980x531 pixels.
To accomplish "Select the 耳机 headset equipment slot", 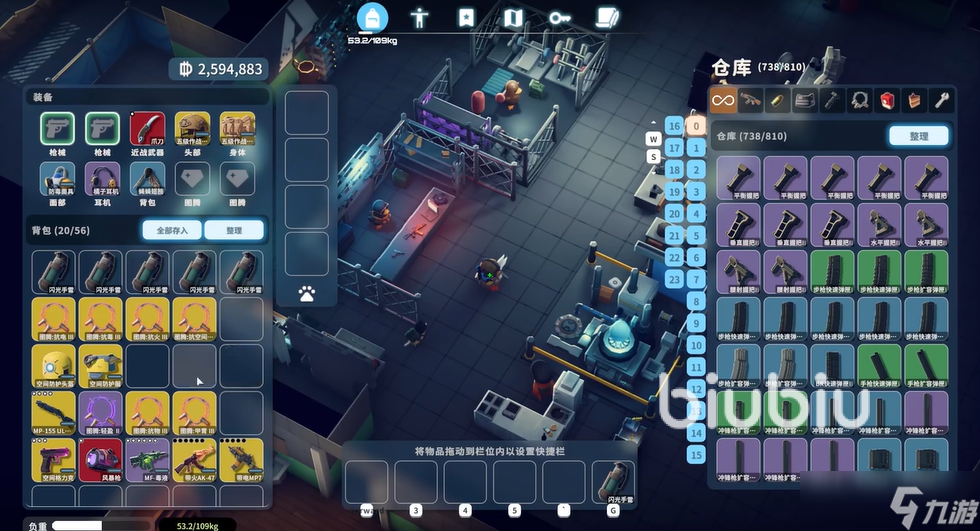I will pyautogui.click(x=103, y=180).
